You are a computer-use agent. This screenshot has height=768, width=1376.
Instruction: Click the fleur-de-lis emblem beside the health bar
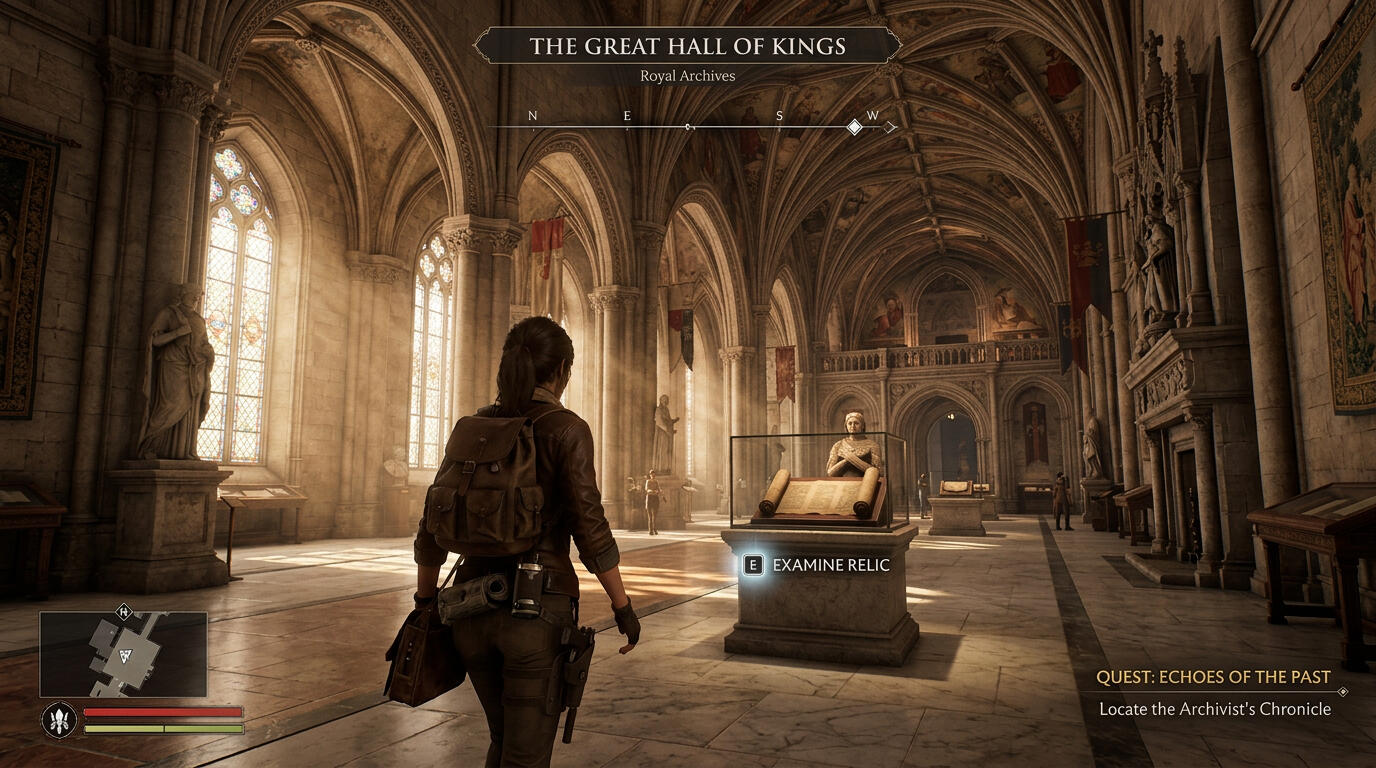coord(59,720)
